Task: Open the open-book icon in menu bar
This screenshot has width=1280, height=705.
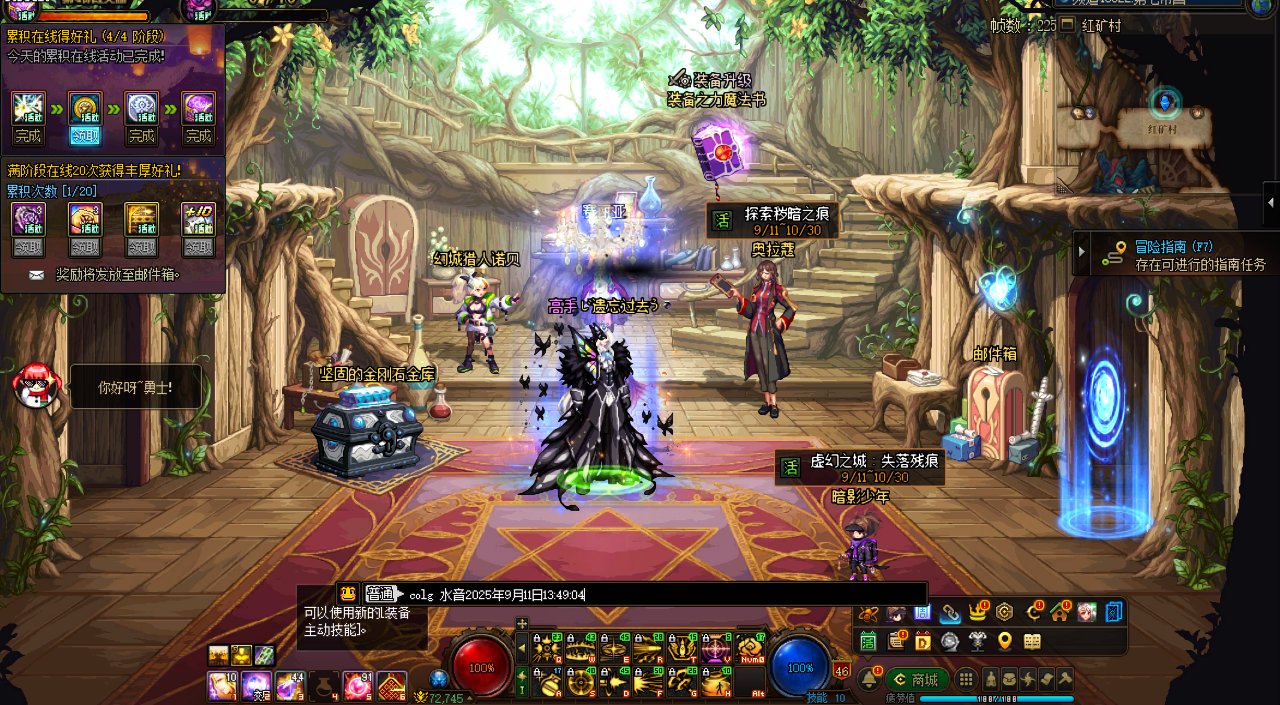Action: tap(1032, 641)
